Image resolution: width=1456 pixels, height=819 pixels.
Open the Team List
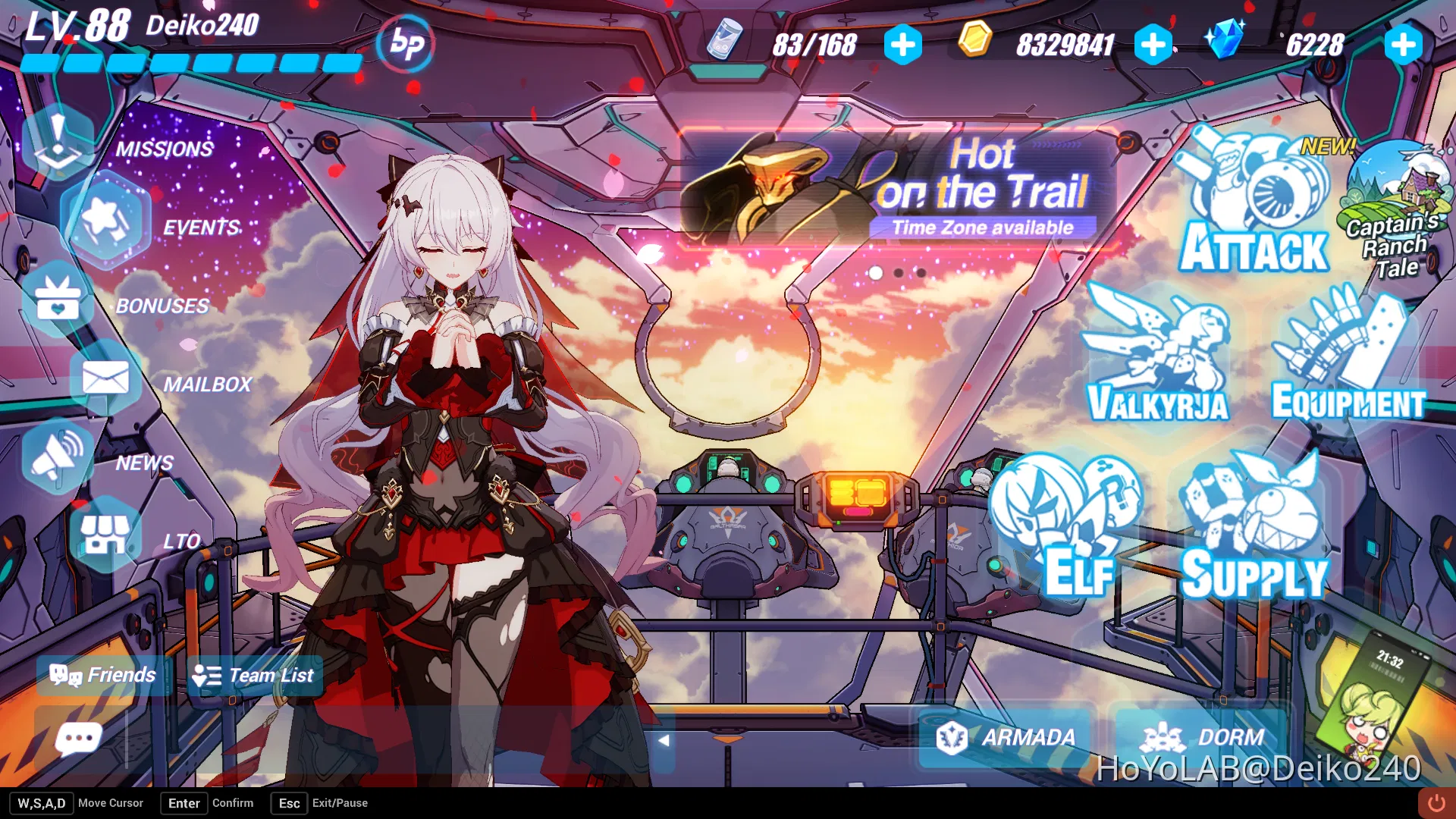(254, 675)
